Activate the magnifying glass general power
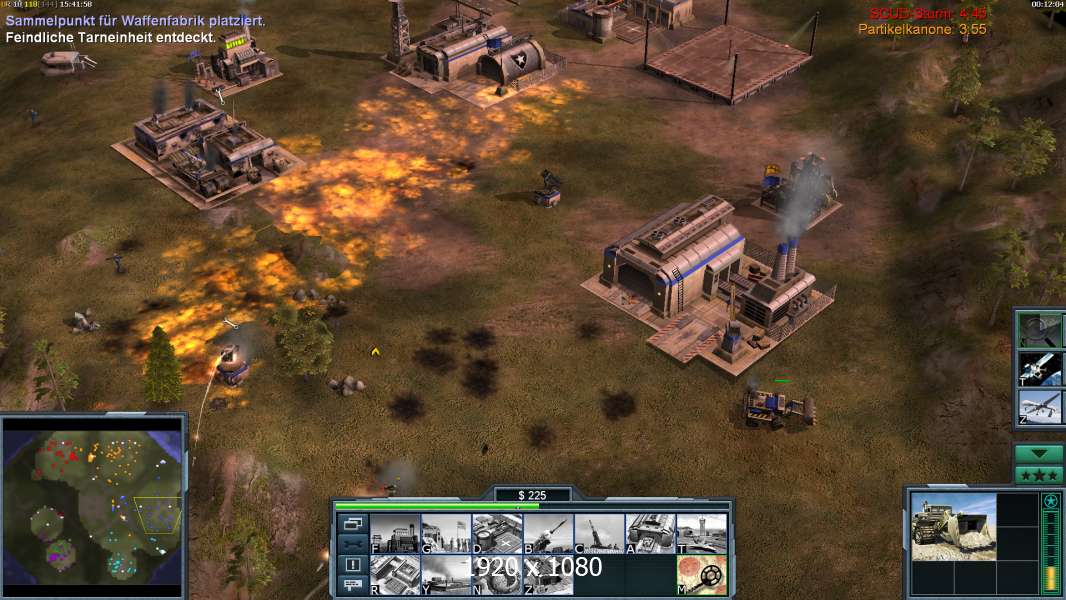The width and height of the screenshot is (1066, 600). [1040, 329]
